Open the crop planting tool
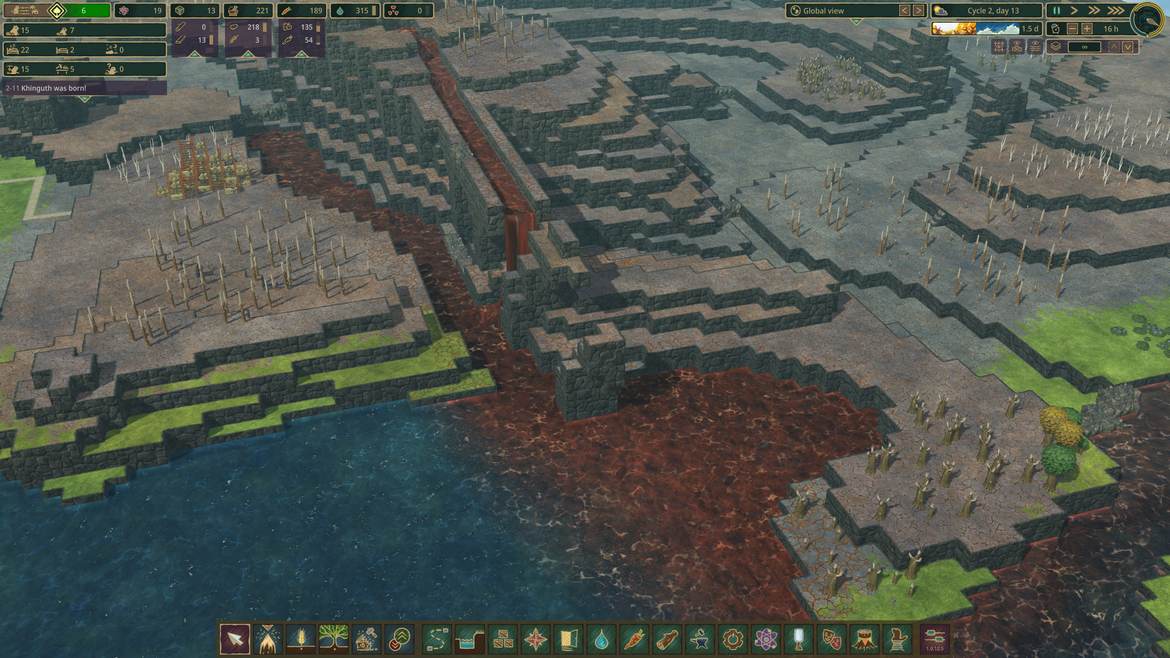This screenshot has width=1170, height=658. coord(302,639)
